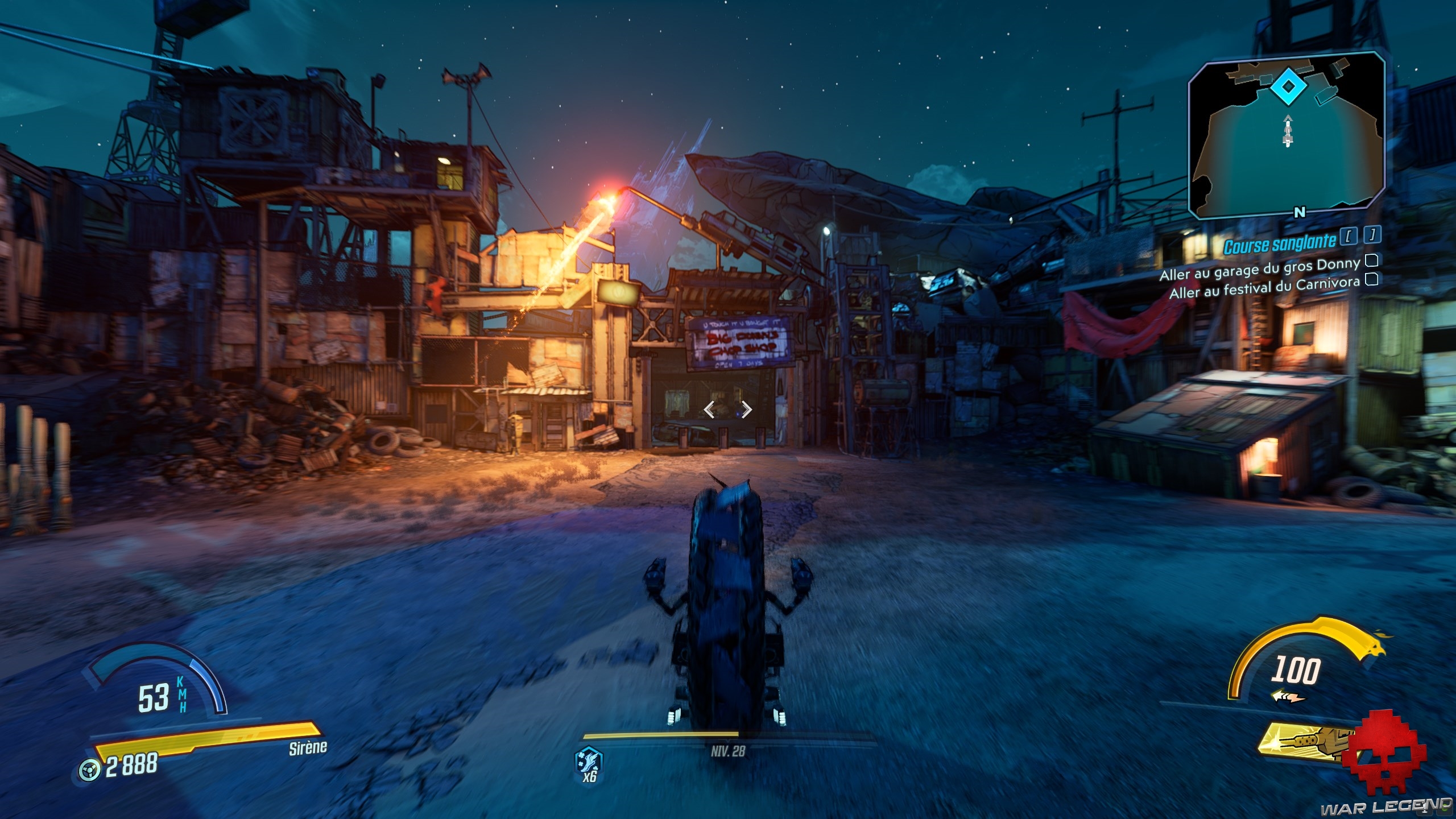Tick the 'Aller au garage du gros Donny' objective box
The width and height of the screenshot is (1456, 819).
click(x=1372, y=260)
